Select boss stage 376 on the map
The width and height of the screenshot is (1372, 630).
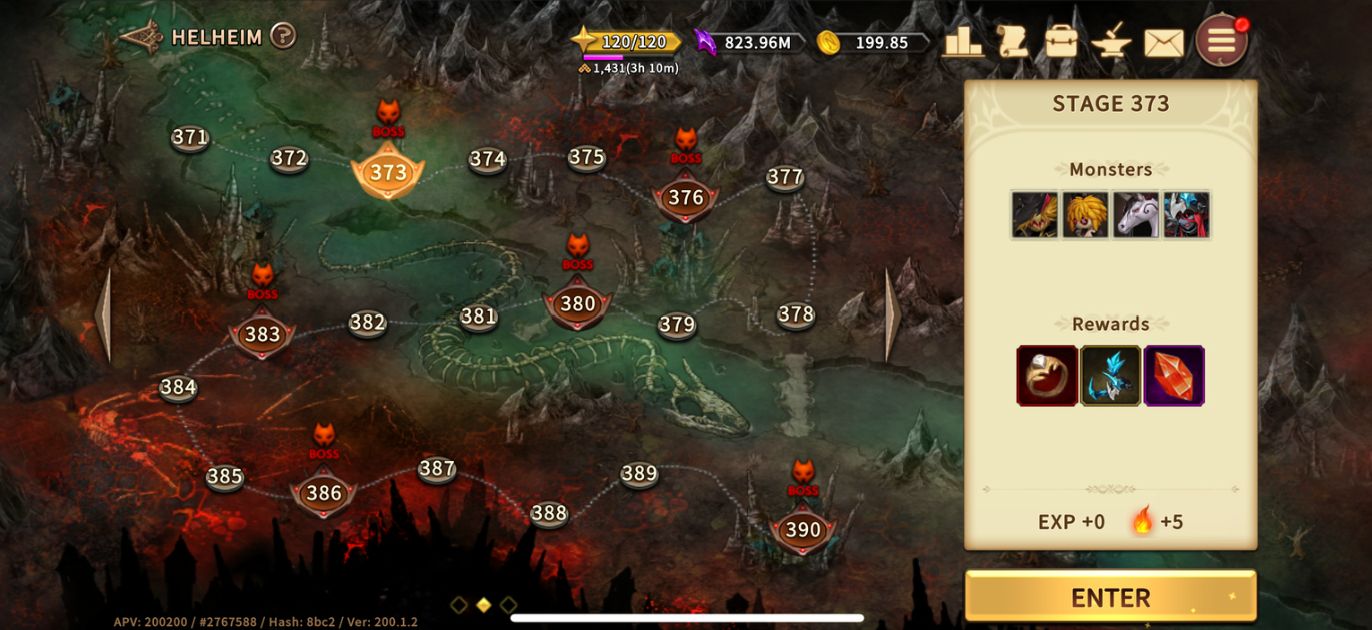[x=685, y=198]
